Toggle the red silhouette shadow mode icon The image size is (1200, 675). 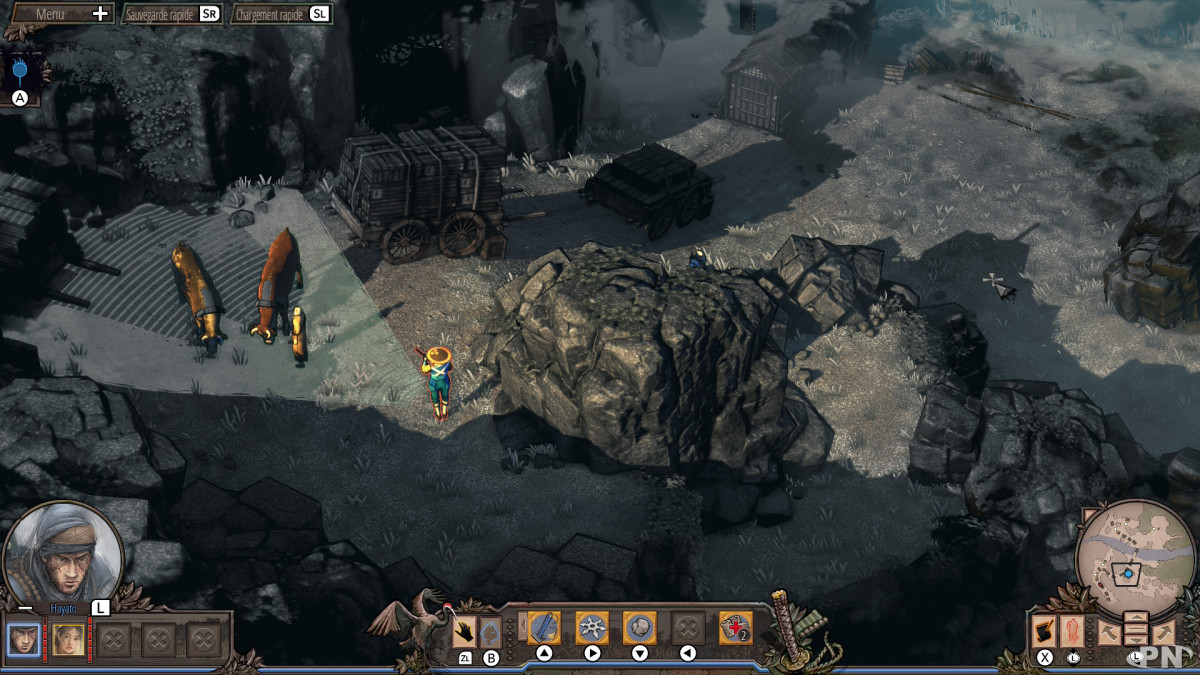(x=1073, y=631)
